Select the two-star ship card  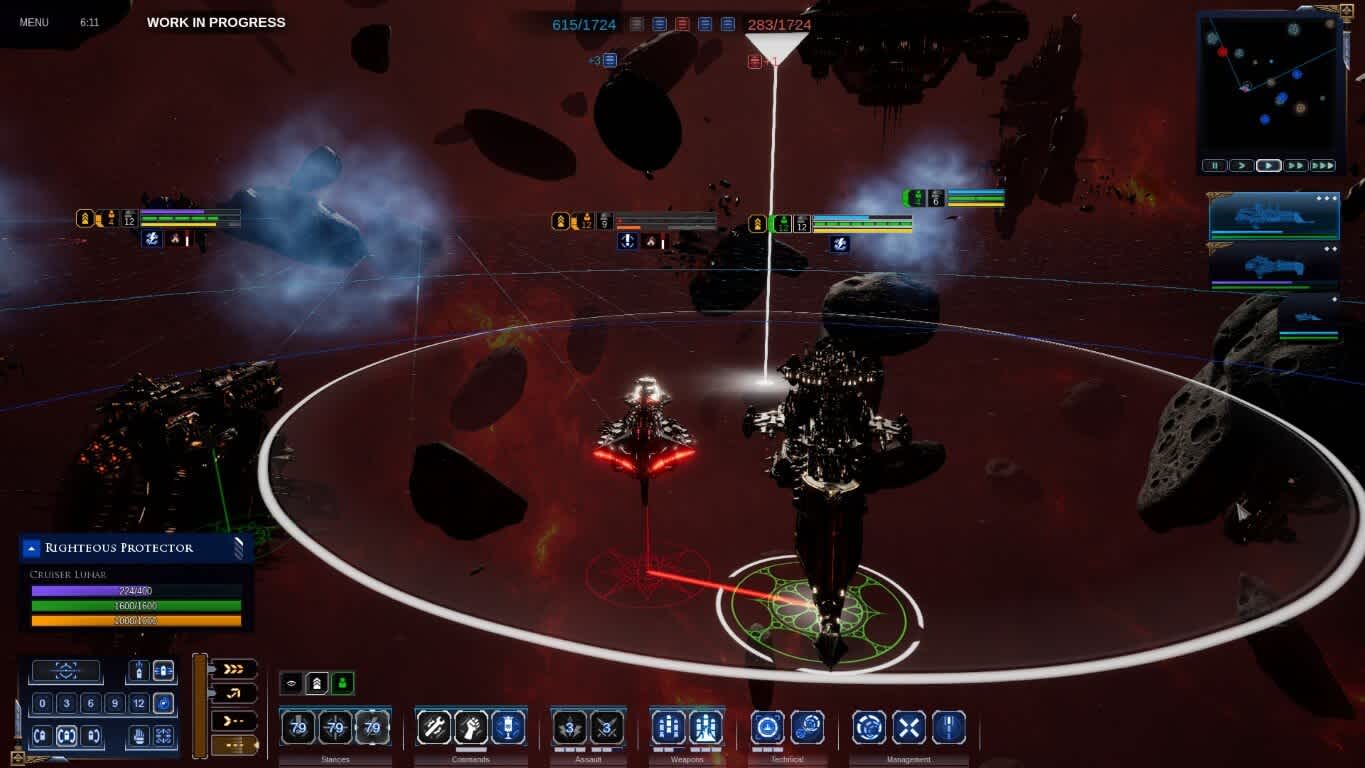[1273, 267]
